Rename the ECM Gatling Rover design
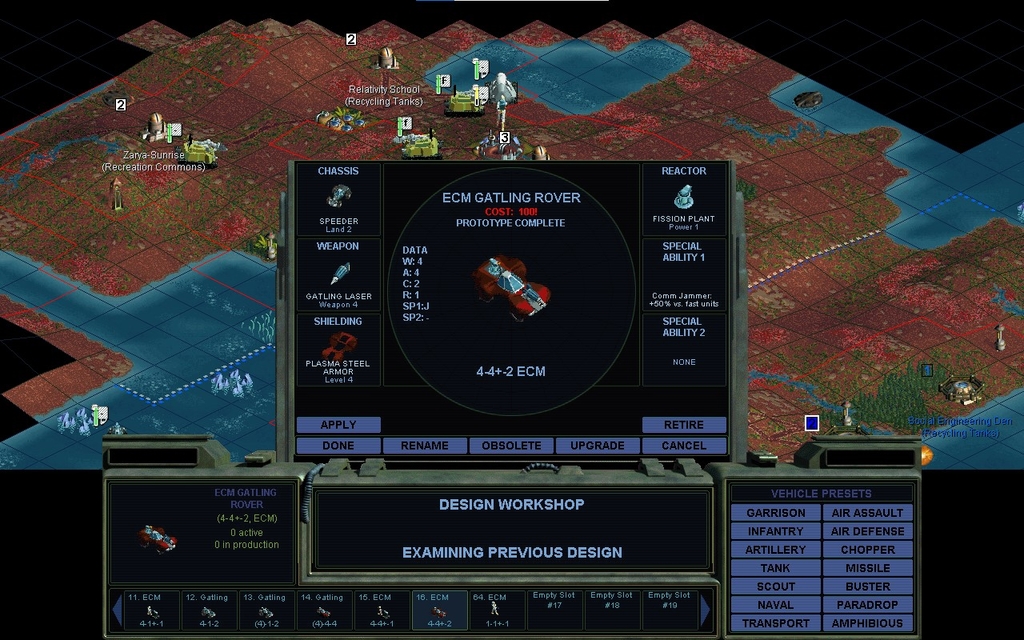The image size is (1024, 640). click(x=425, y=445)
